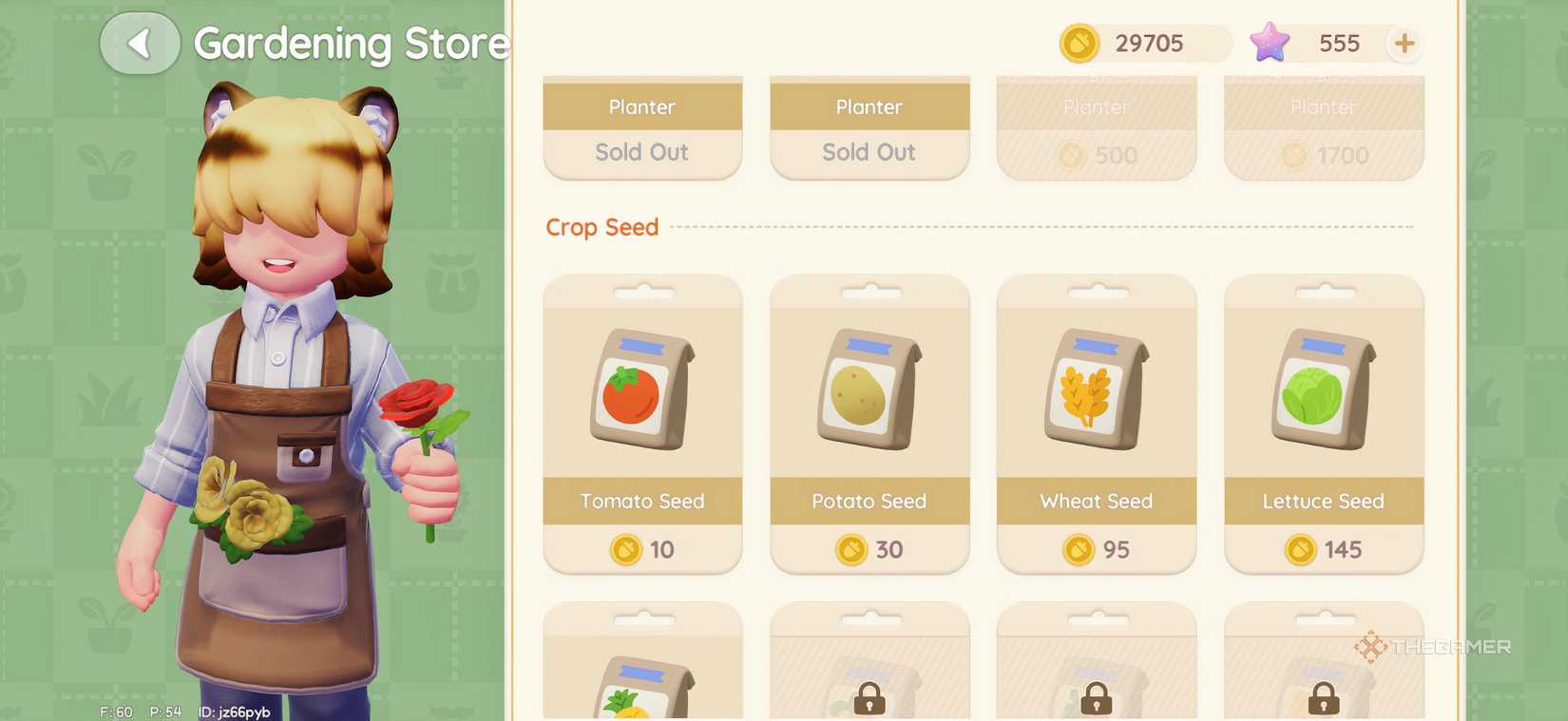
Task: Click the star currency icon
Action: [1269, 43]
